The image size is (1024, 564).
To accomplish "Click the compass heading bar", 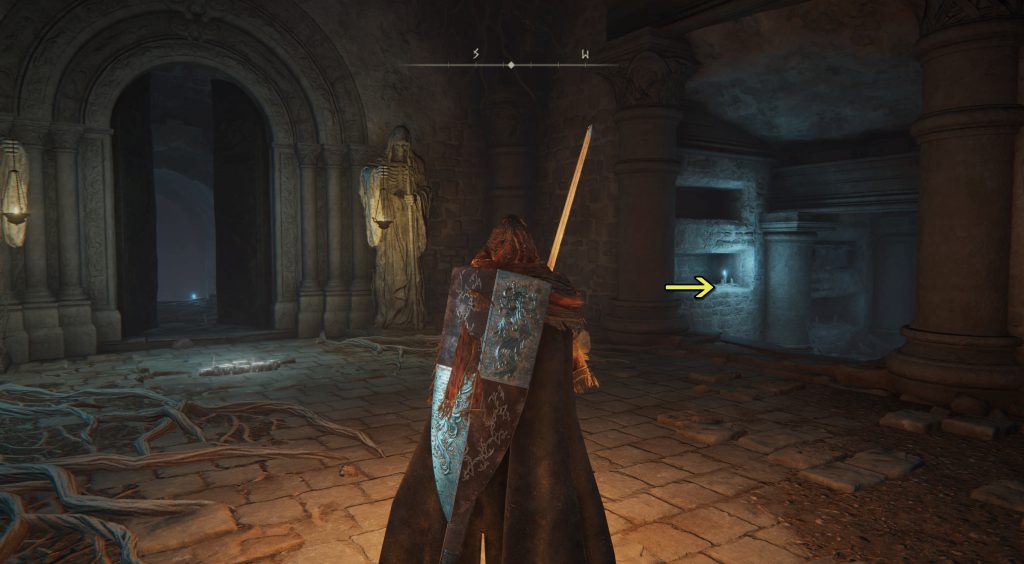I will coord(511,63).
